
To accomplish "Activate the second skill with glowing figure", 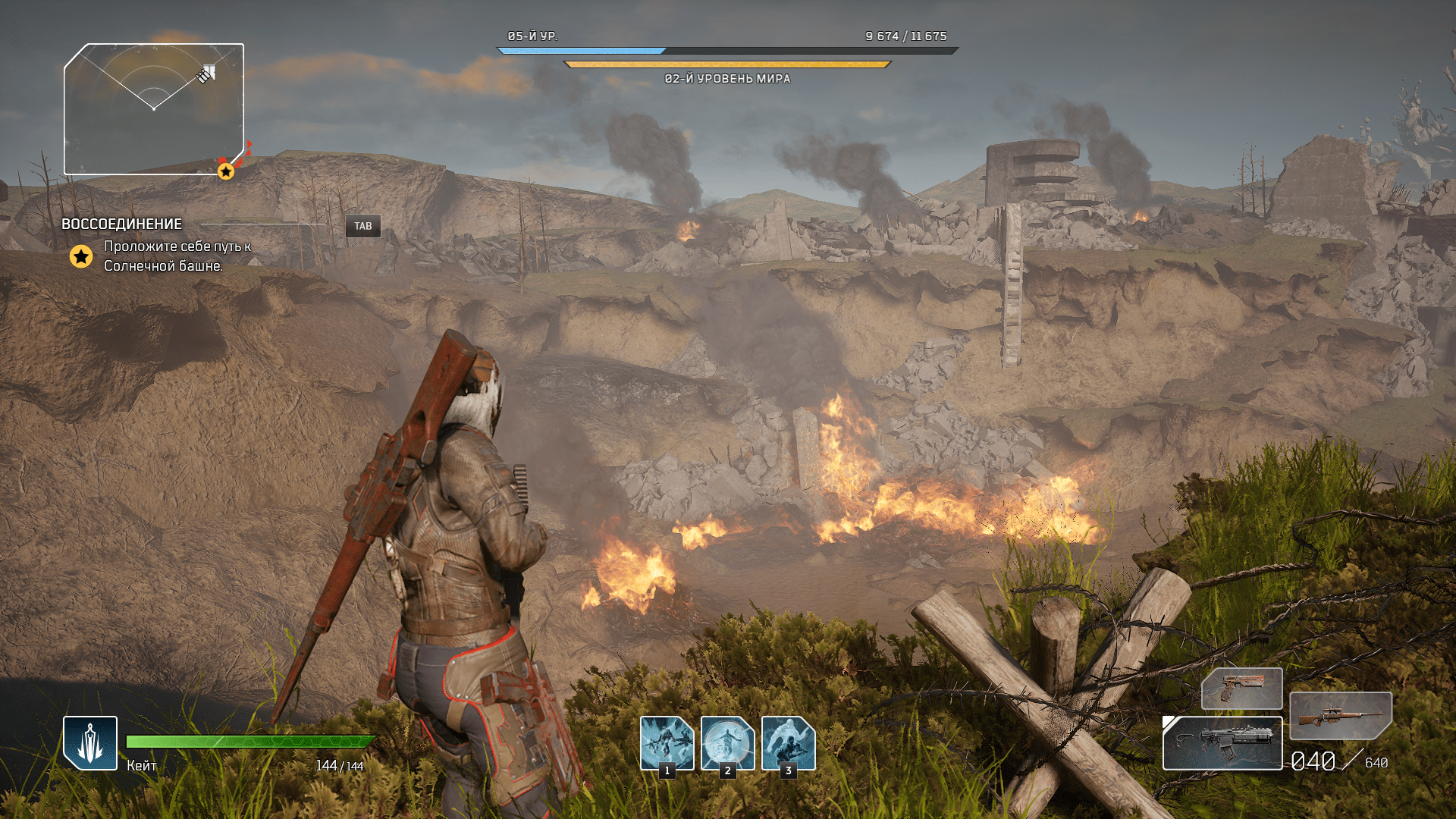I will coord(727,743).
